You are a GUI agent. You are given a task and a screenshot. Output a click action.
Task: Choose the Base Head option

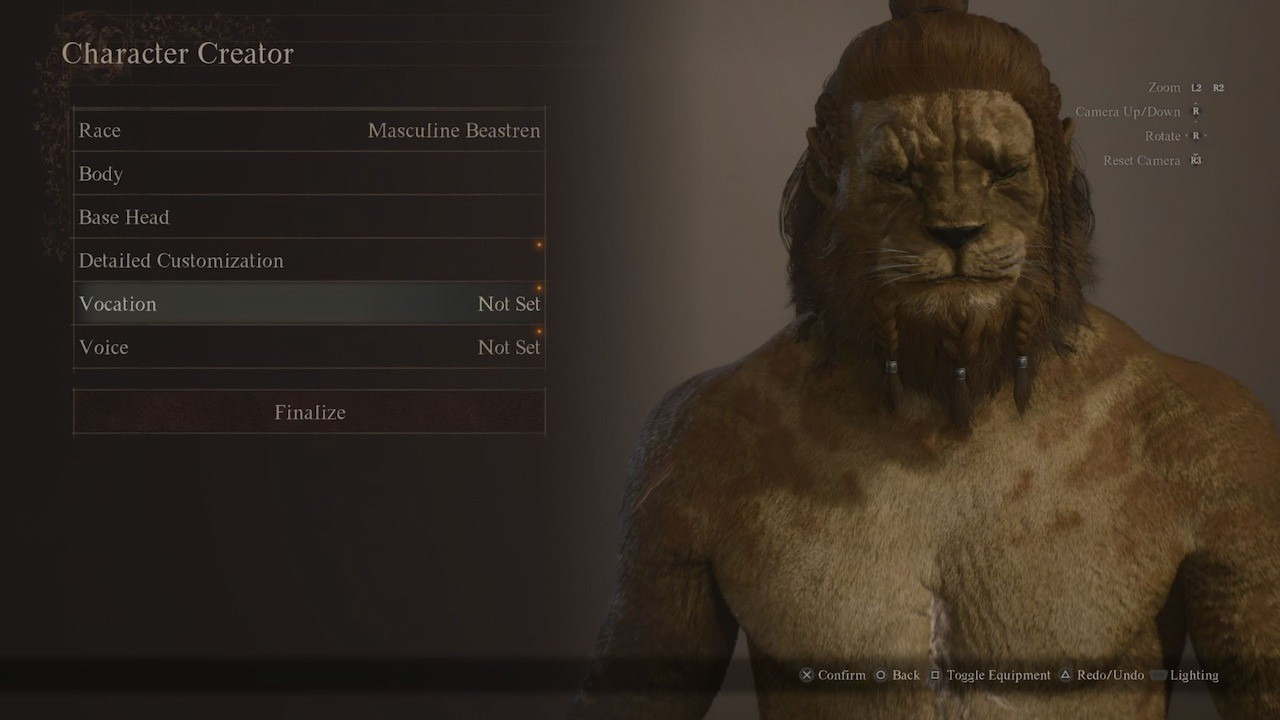309,217
